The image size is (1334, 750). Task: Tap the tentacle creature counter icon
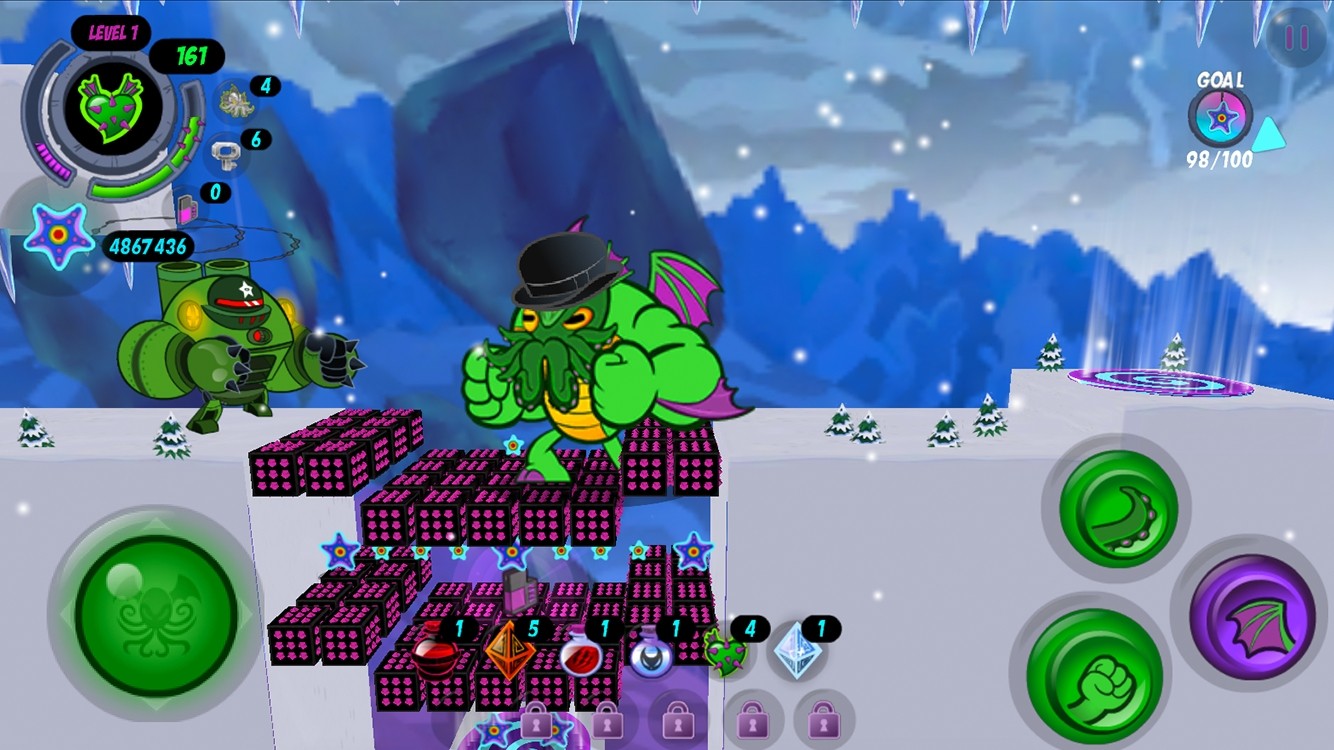[x=236, y=99]
